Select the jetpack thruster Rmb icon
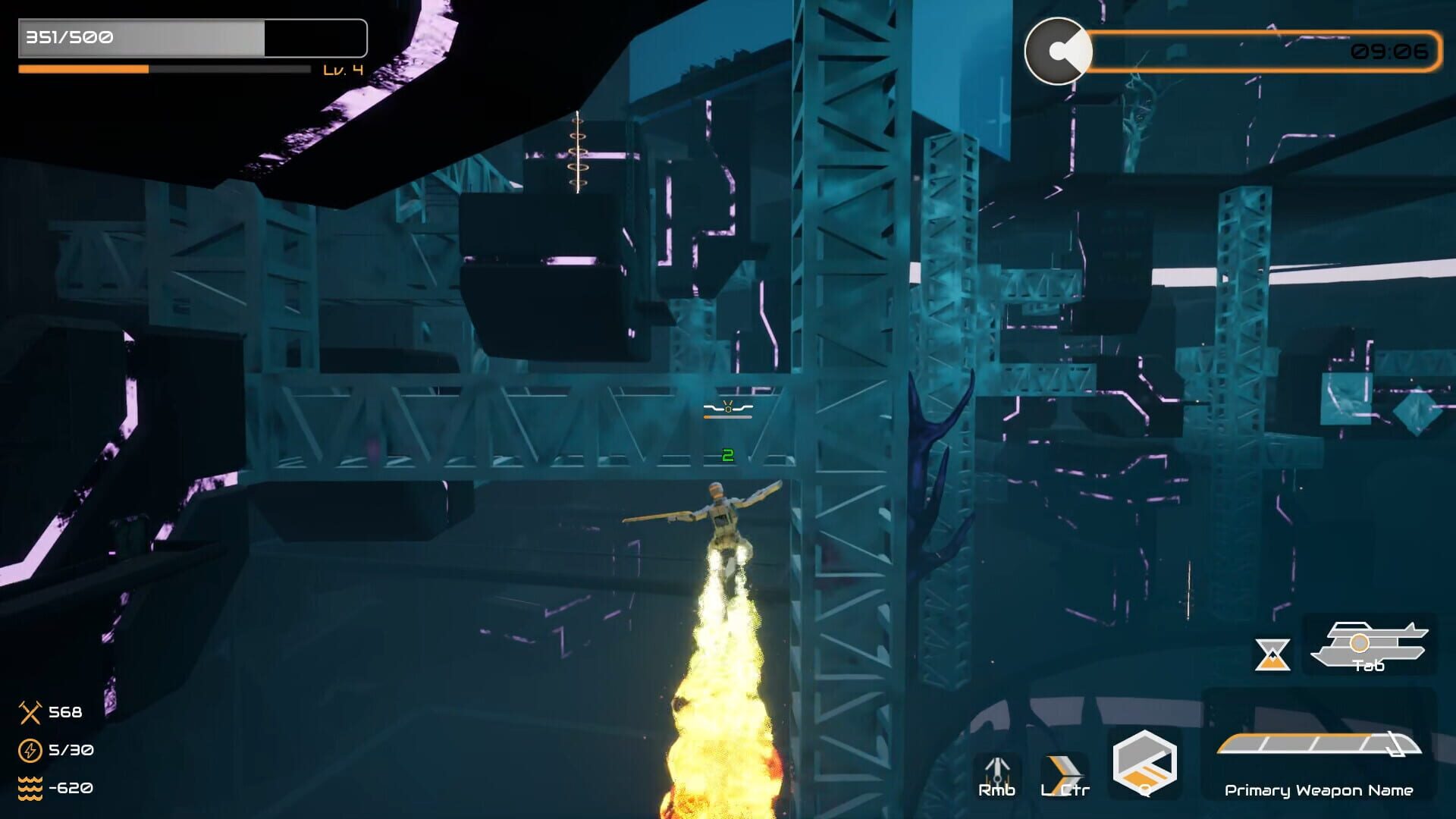 tap(999, 770)
